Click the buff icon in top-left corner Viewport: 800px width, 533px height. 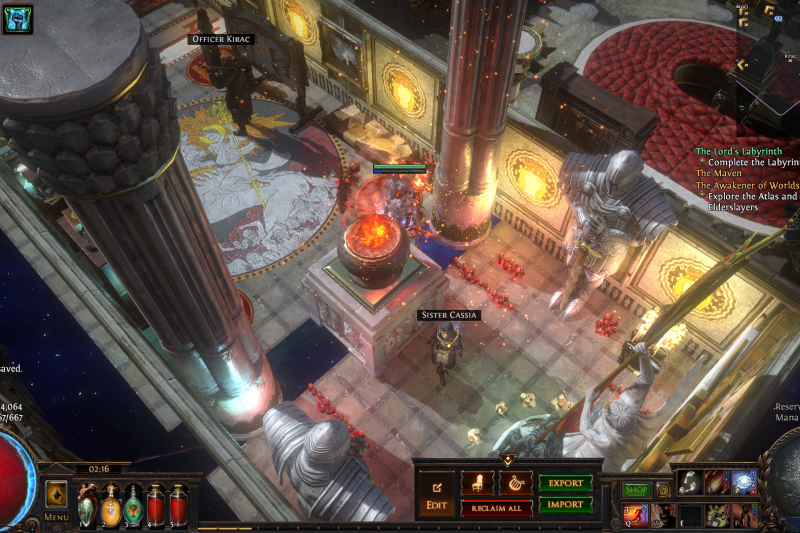[18, 18]
